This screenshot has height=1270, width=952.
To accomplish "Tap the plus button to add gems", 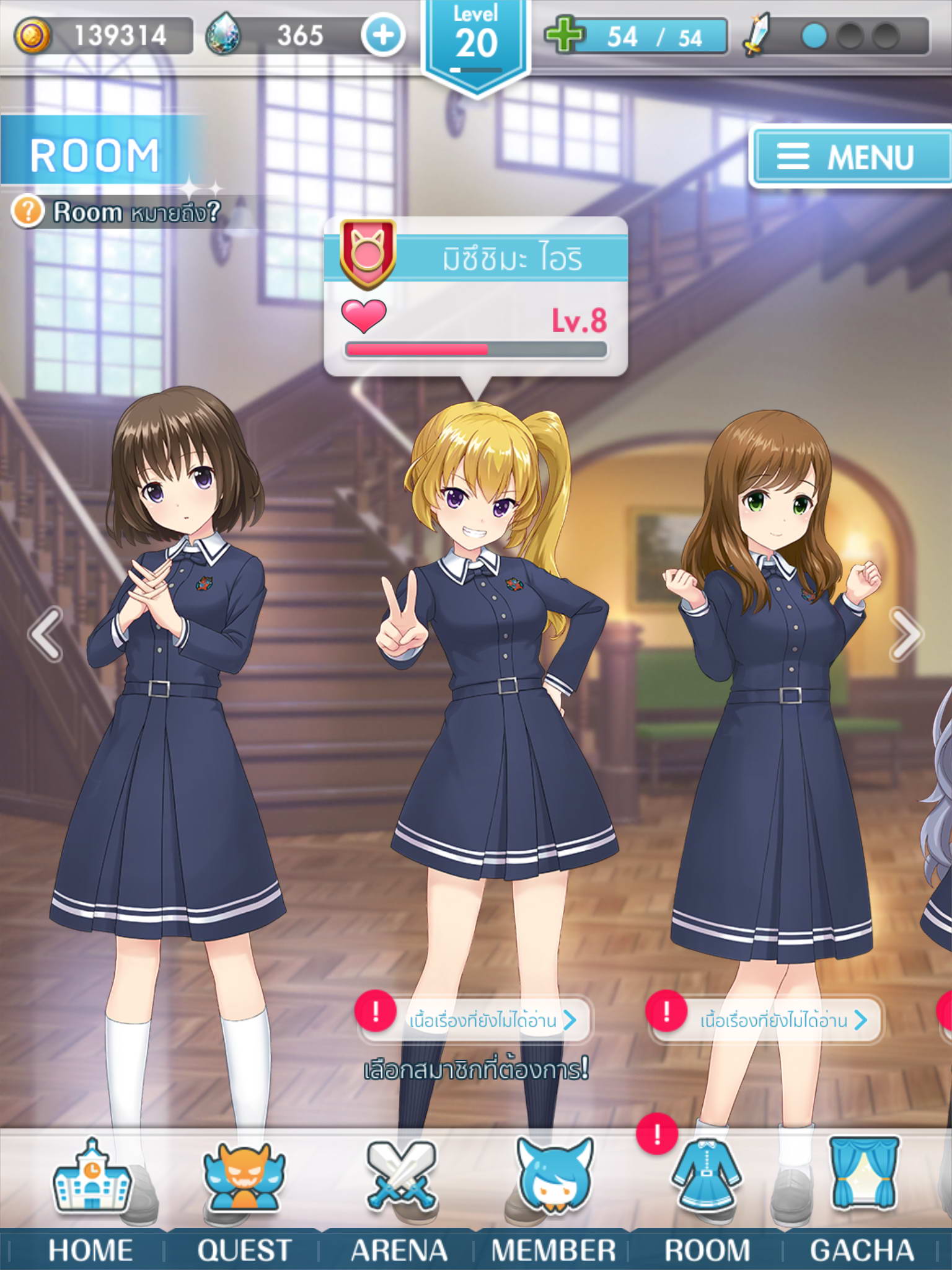I will pos(383,35).
